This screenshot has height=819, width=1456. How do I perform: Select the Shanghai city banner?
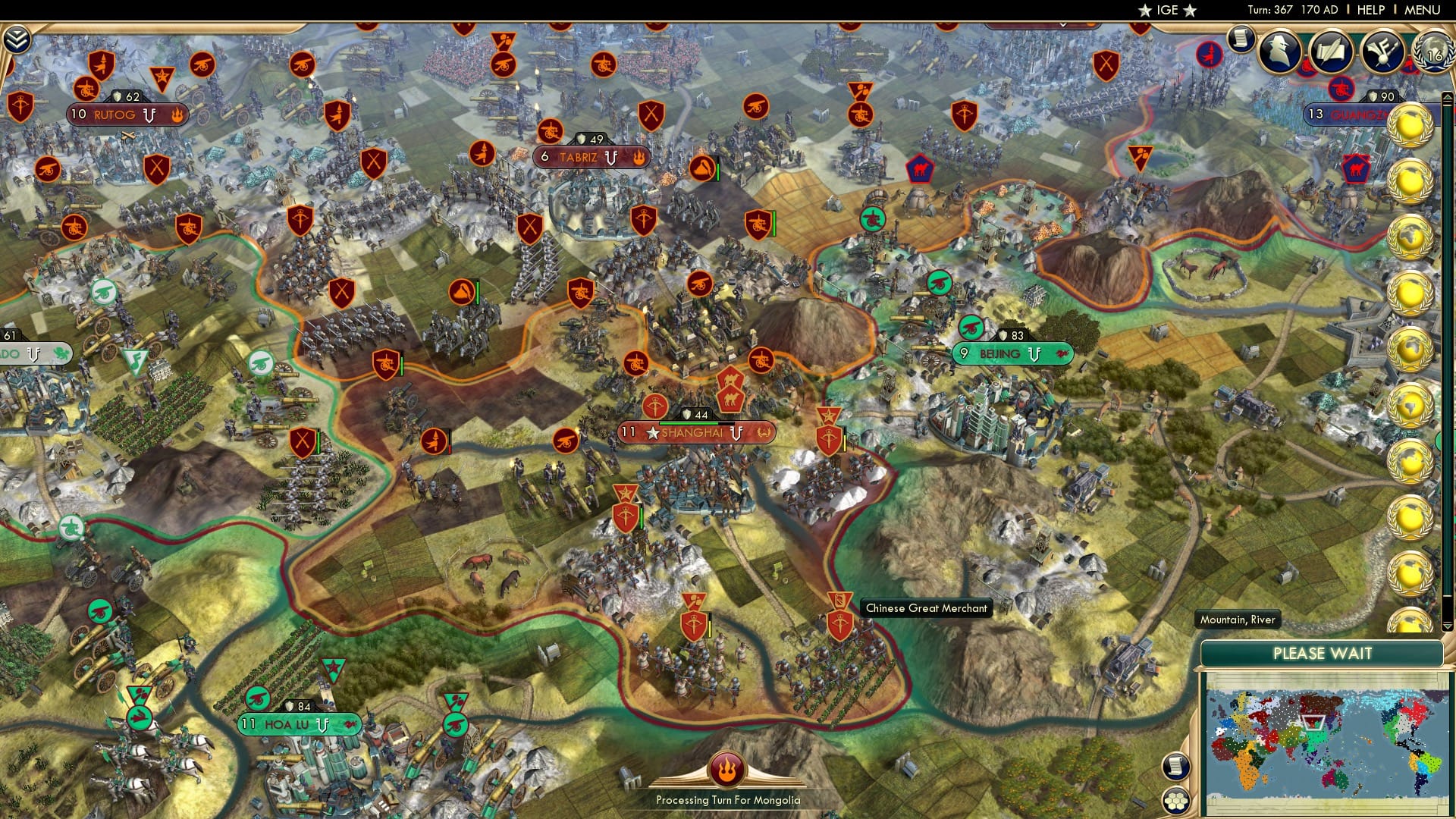point(696,432)
